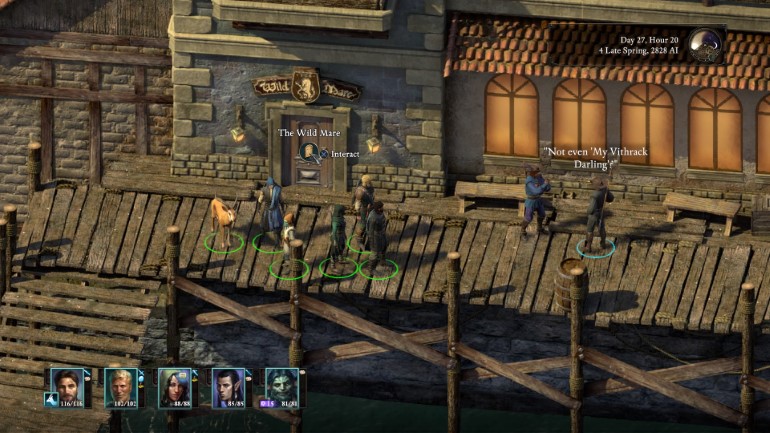Select the blond-haired man's party portrait
This screenshot has width=770, height=433.
(x=122, y=384)
